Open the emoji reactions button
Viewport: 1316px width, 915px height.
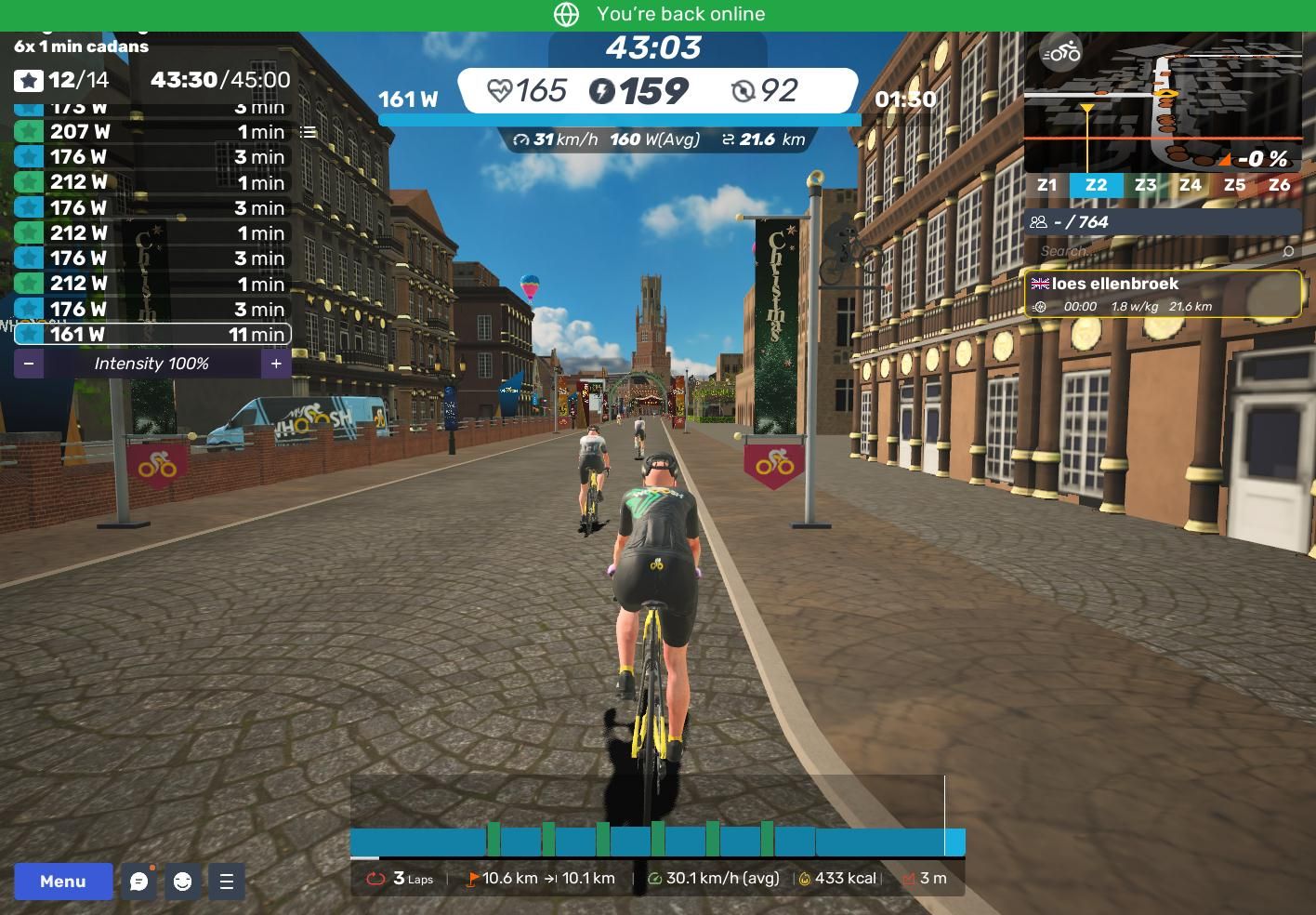(182, 882)
